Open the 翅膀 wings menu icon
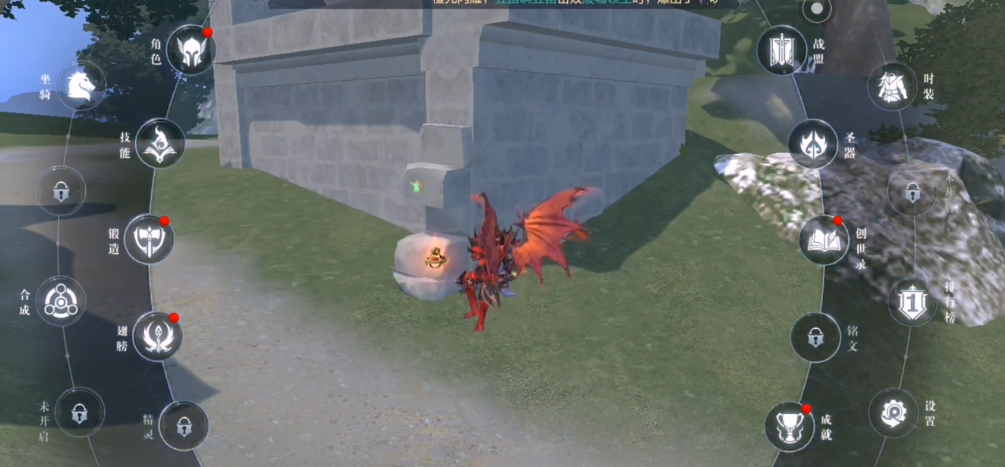The height and width of the screenshot is (467, 1005). click(x=157, y=335)
